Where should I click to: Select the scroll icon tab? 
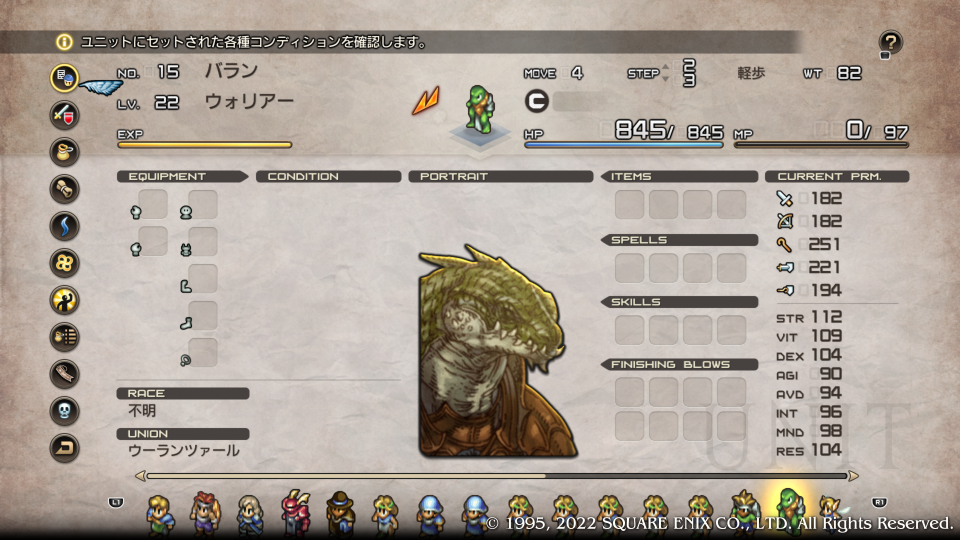[65, 188]
